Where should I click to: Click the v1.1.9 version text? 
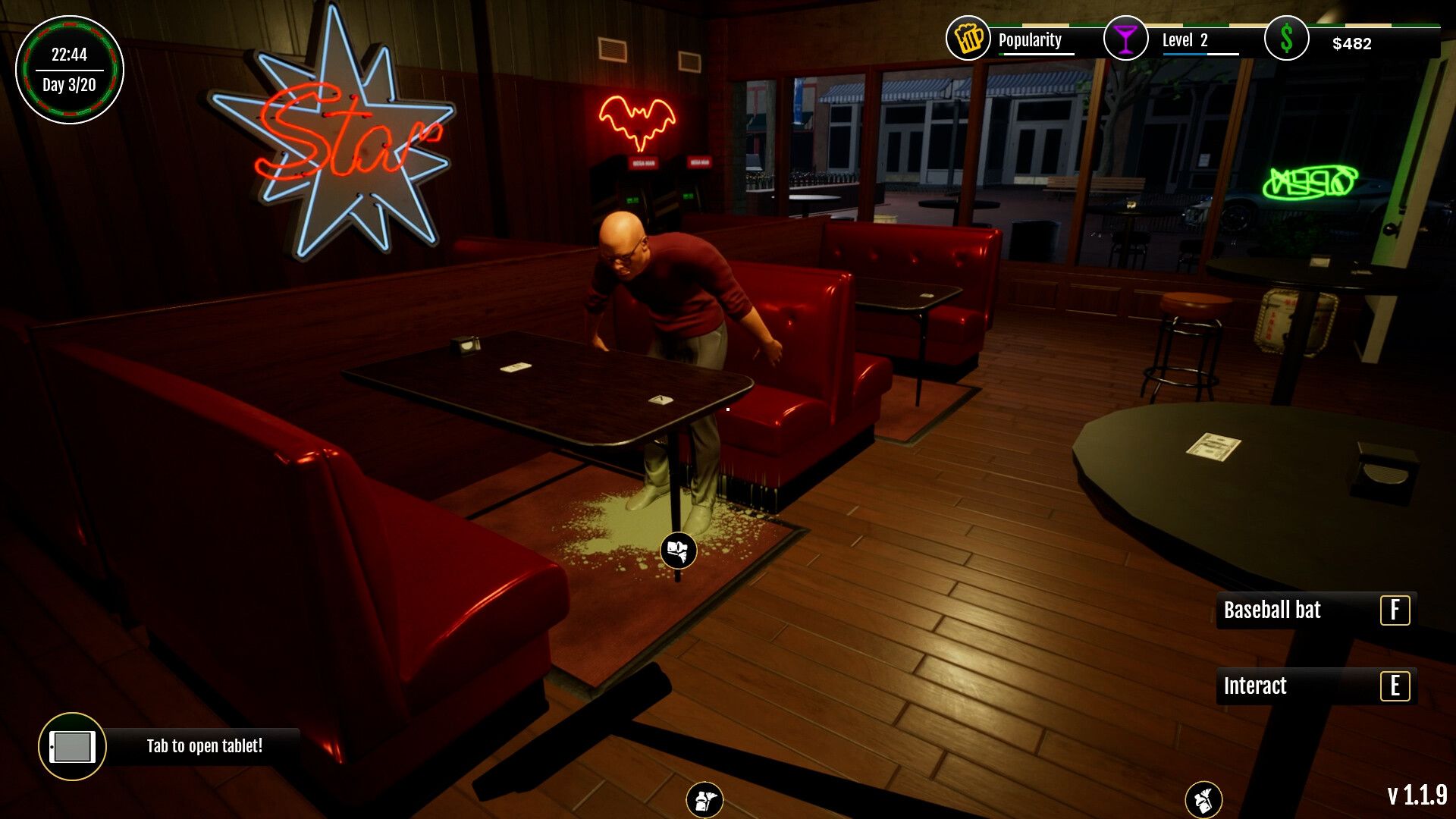1417,795
